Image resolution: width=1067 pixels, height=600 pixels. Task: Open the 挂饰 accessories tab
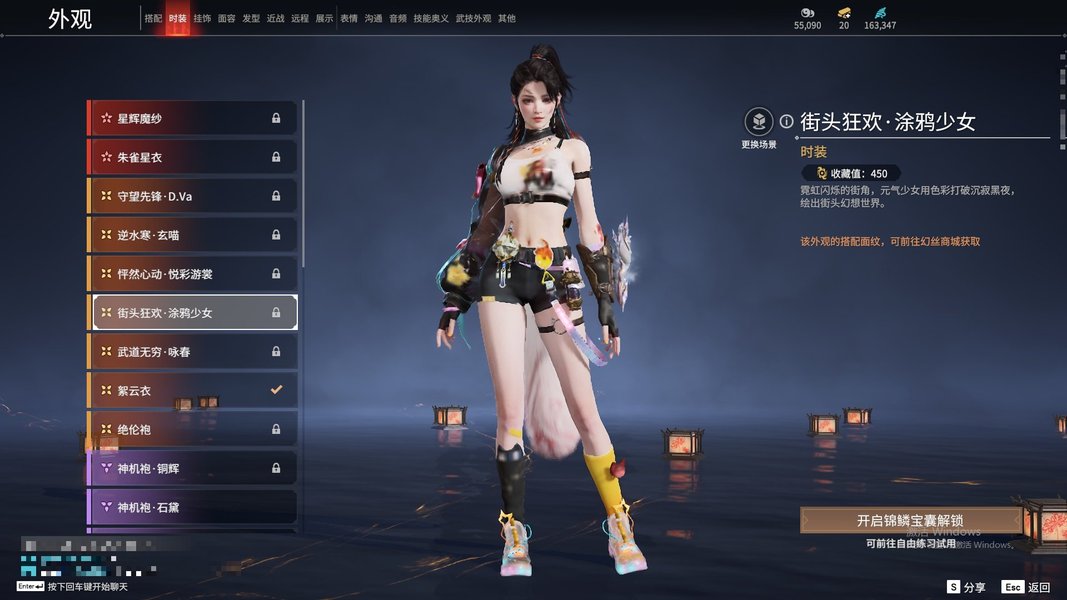coord(202,19)
